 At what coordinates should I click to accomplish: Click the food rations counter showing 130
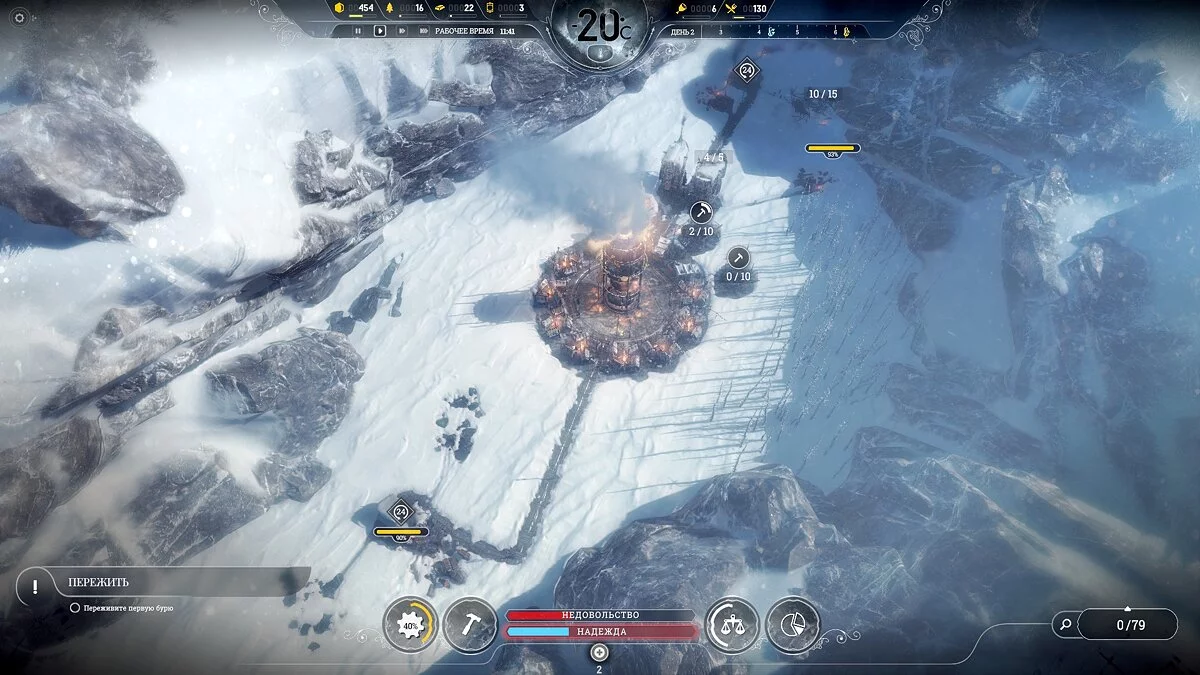click(749, 8)
